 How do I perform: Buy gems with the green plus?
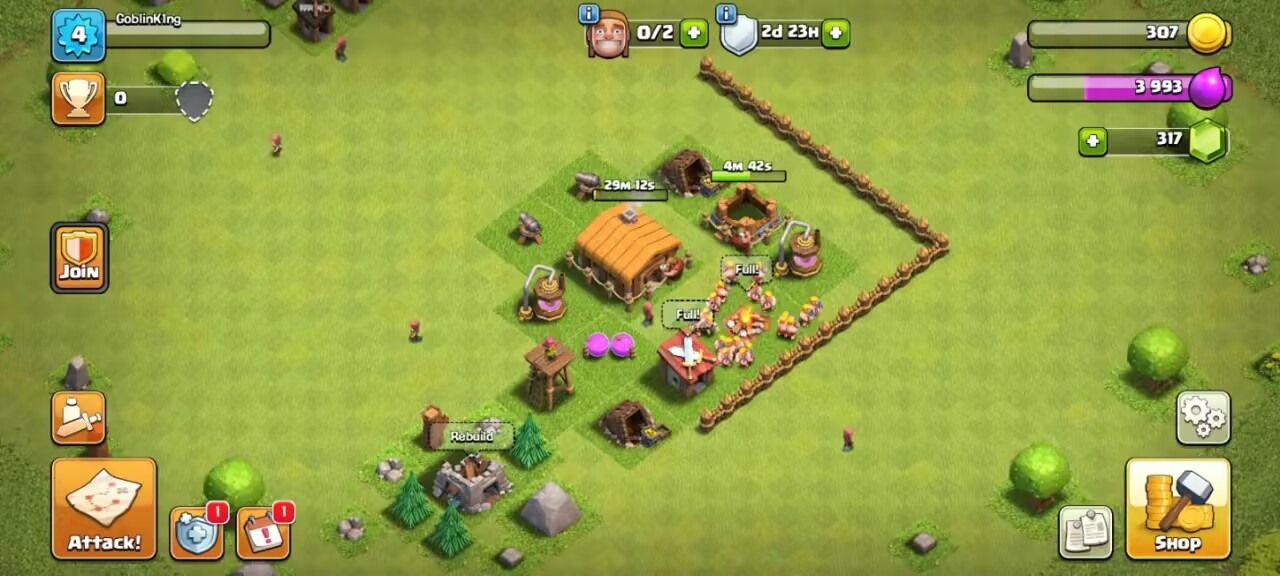click(1092, 141)
